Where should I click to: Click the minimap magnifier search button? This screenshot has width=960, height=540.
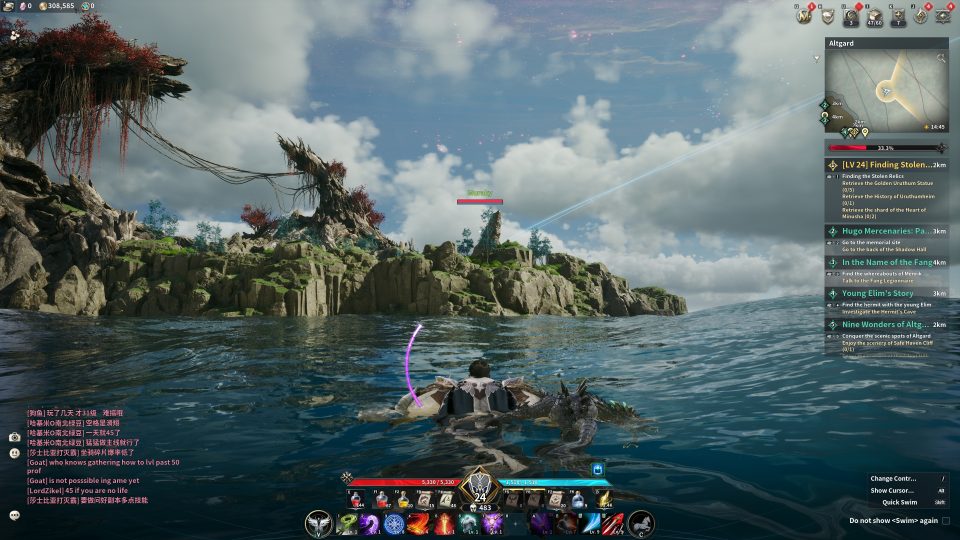[x=941, y=59]
